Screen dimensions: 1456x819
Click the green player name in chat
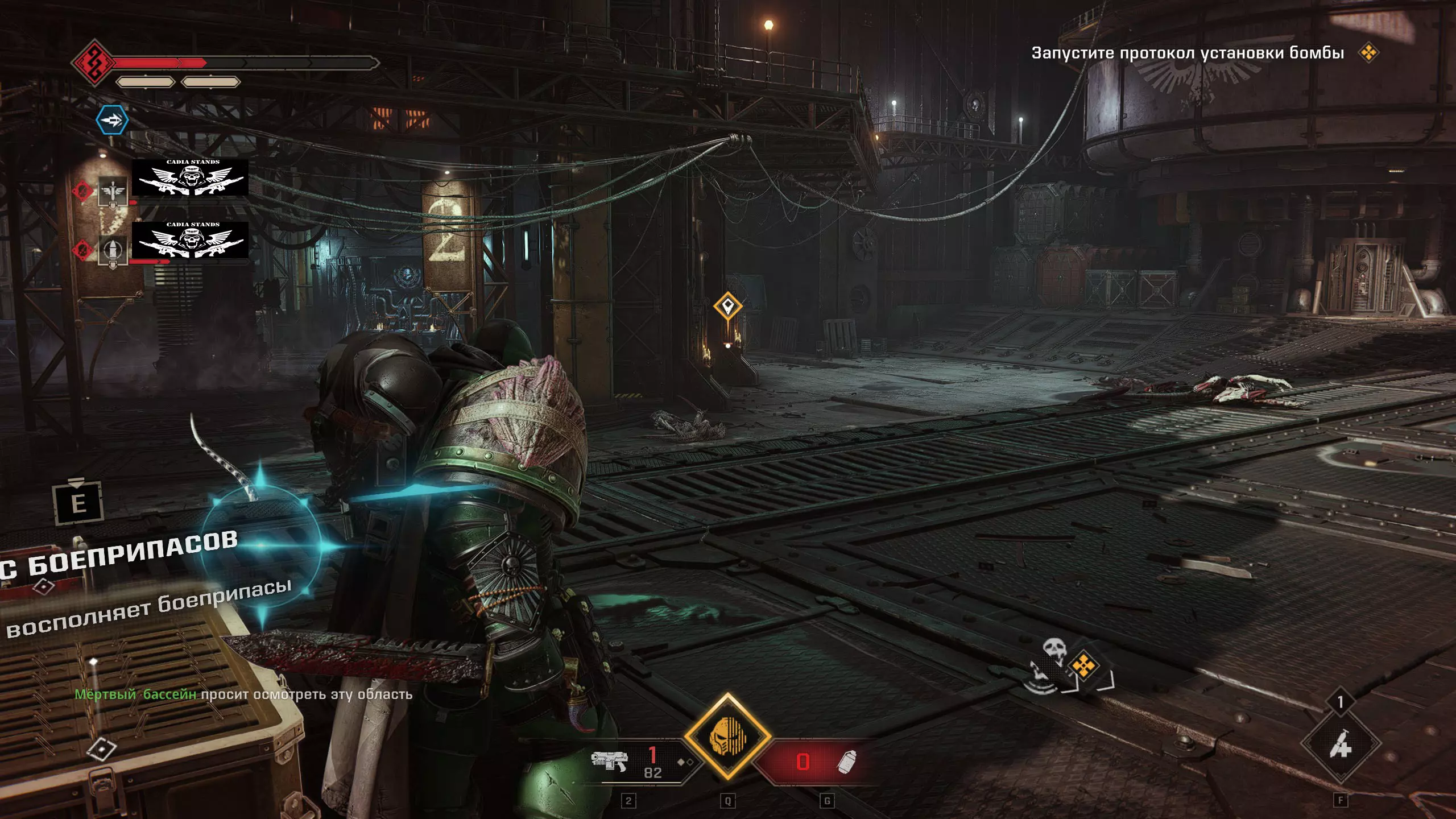click(135, 694)
